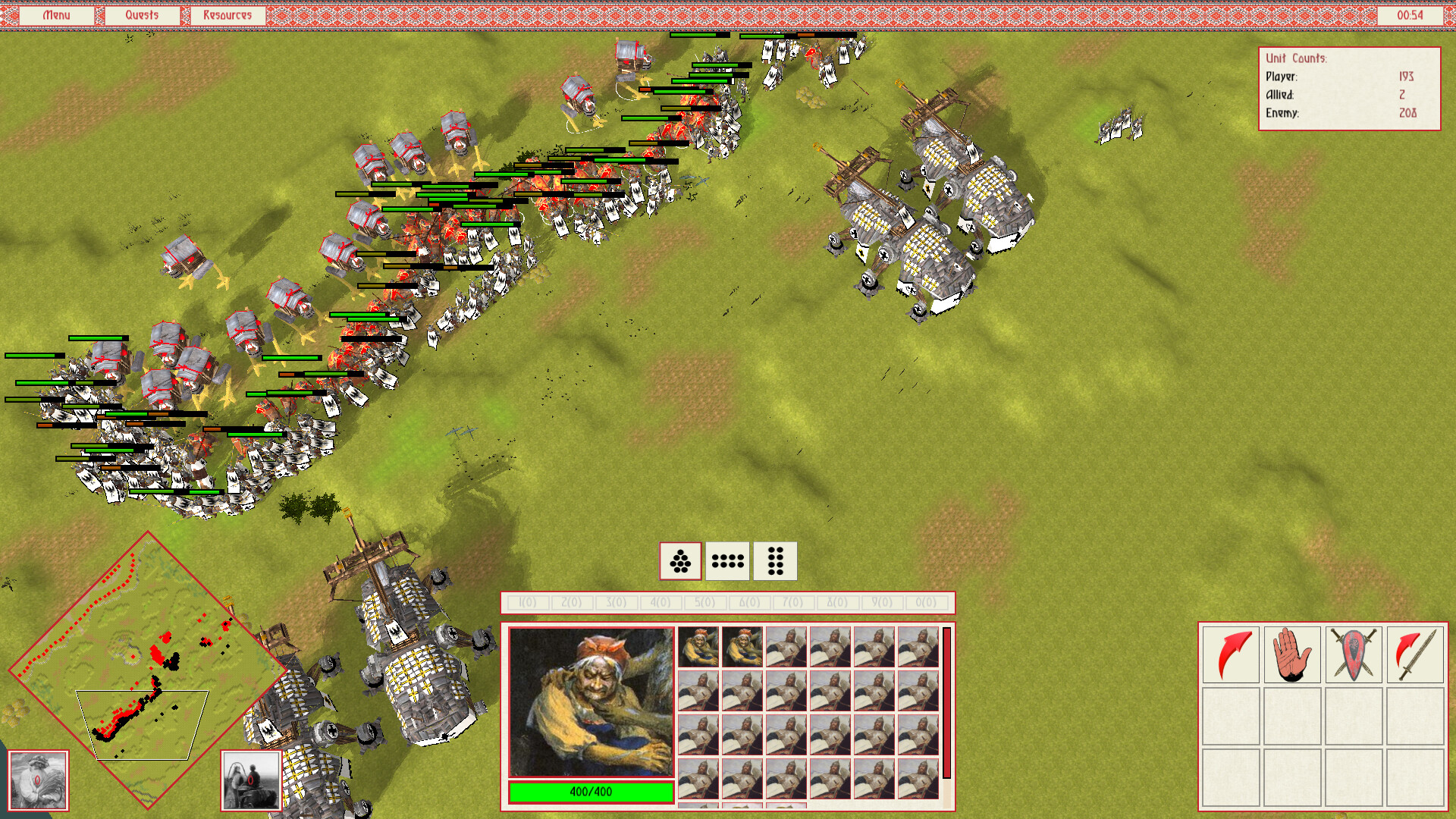This screenshot has width=1456, height=819.
Task: Switch to the line formation
Action: tap(727, 561)
